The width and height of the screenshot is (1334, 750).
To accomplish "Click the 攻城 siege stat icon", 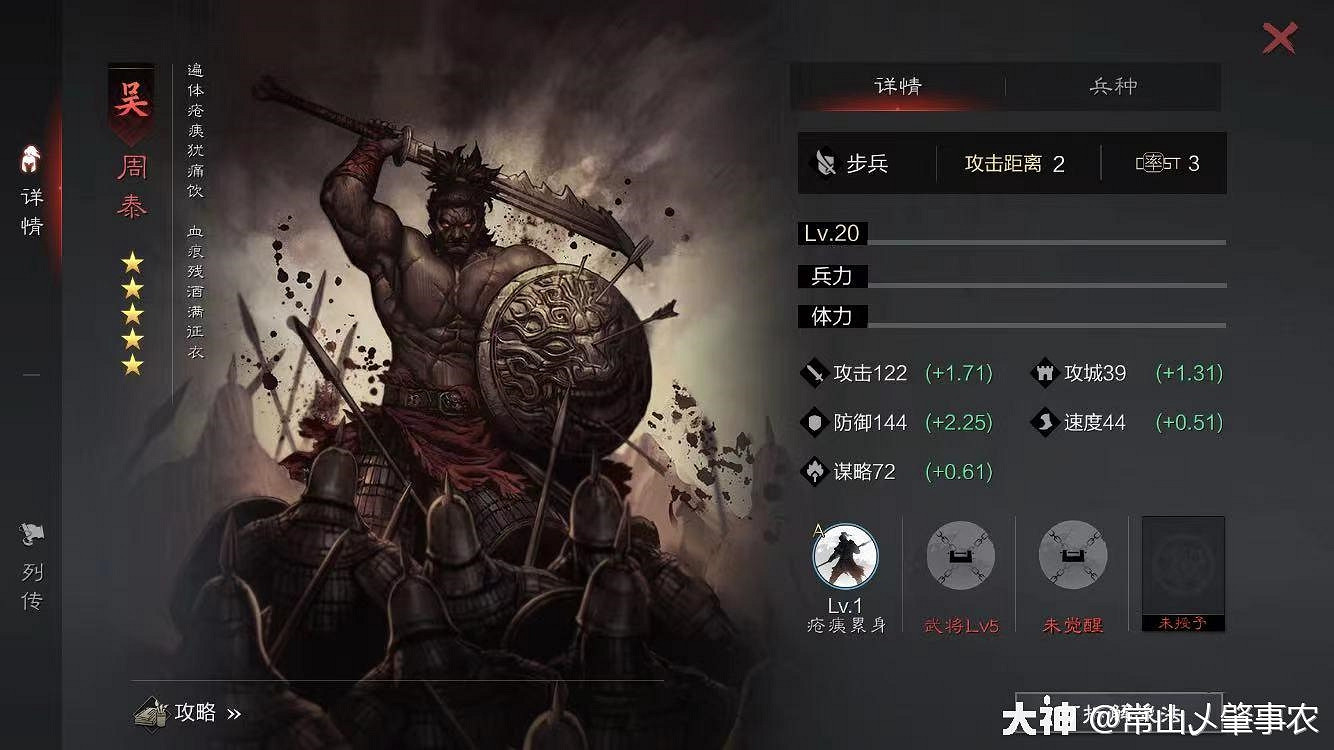I will point(1044,373).
